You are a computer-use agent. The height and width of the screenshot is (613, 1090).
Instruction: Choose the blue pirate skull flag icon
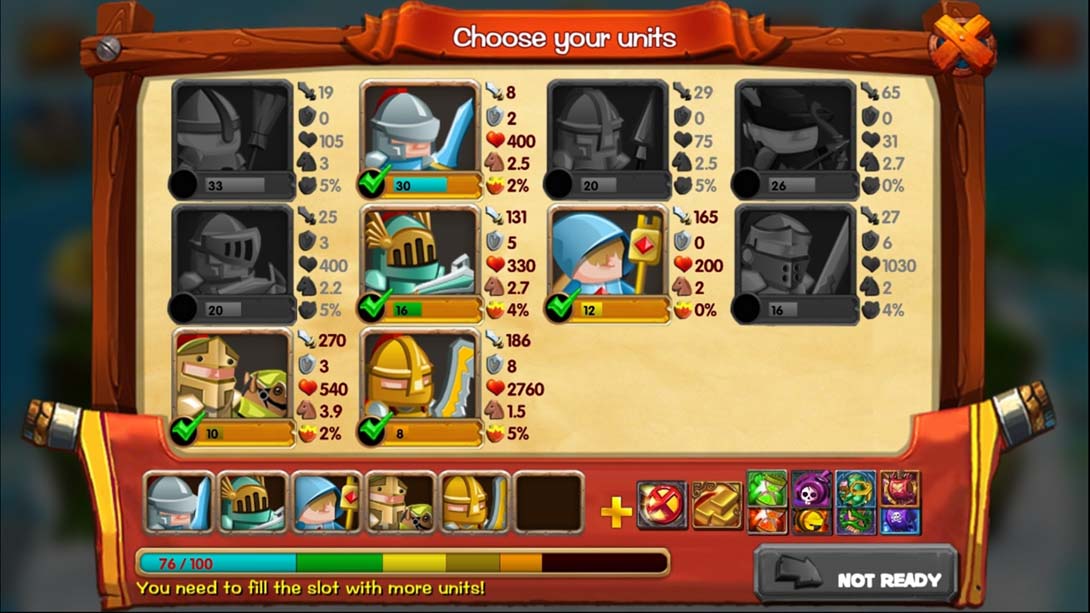[900, 521]
